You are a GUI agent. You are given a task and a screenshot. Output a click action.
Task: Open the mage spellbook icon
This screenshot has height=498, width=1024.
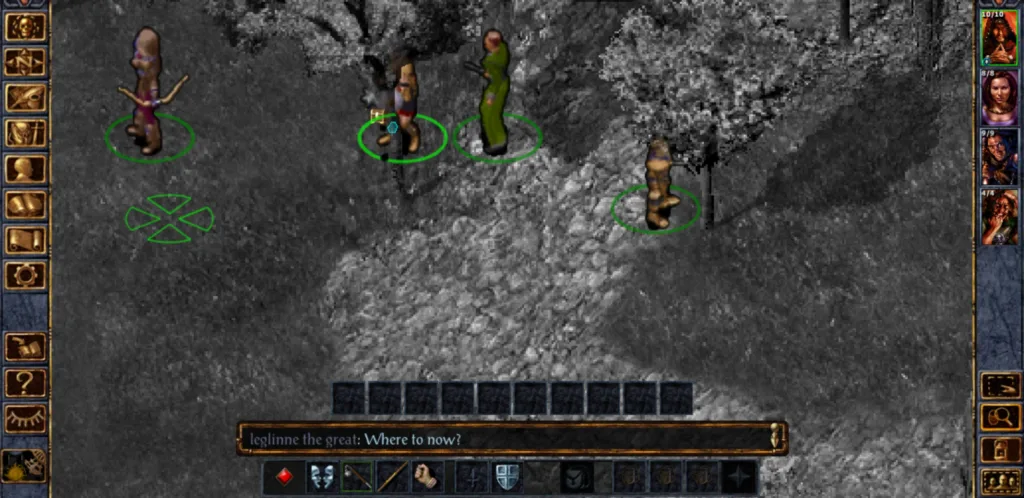[25, 205]
